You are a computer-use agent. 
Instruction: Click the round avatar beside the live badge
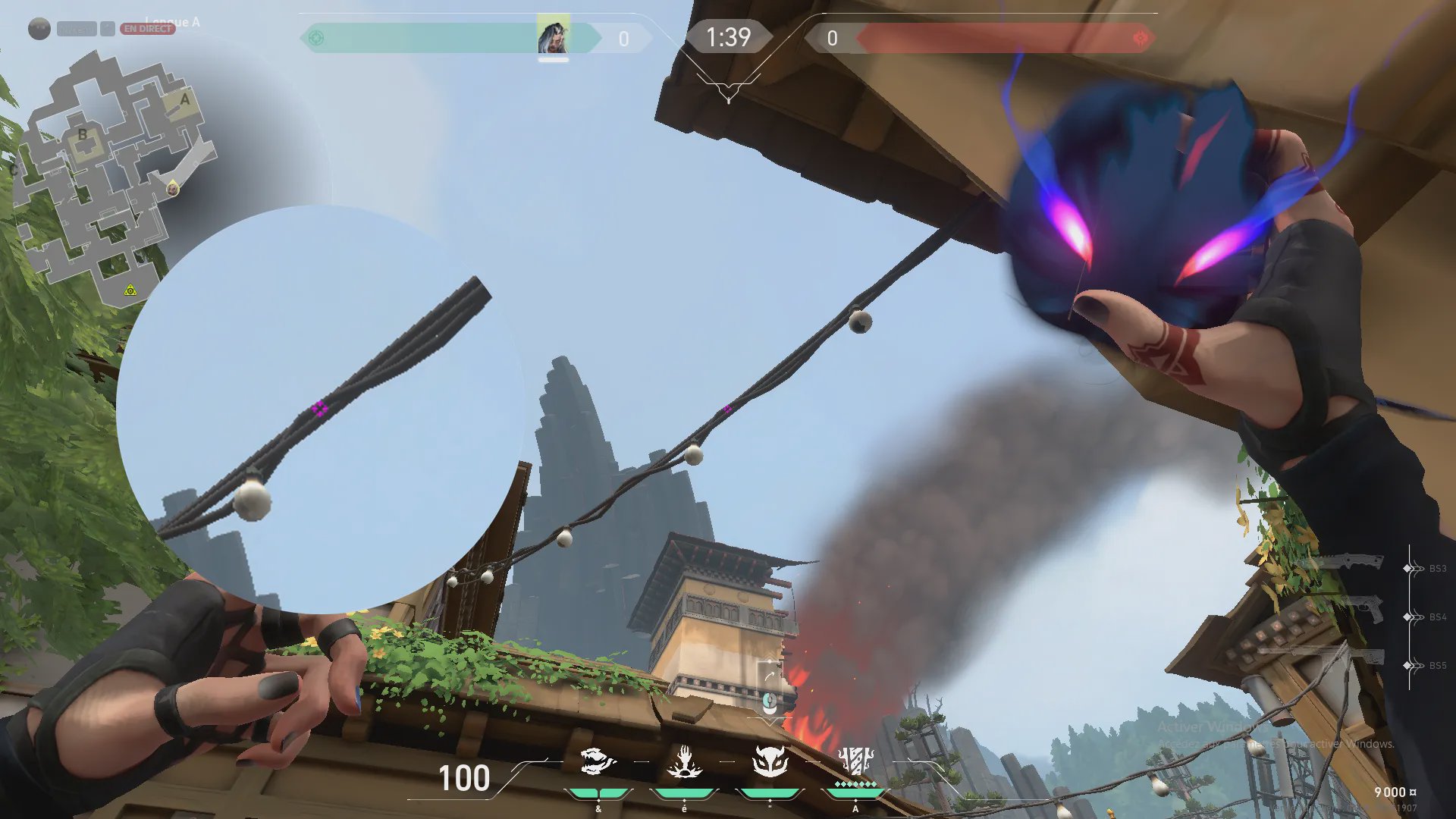(39, 29)
